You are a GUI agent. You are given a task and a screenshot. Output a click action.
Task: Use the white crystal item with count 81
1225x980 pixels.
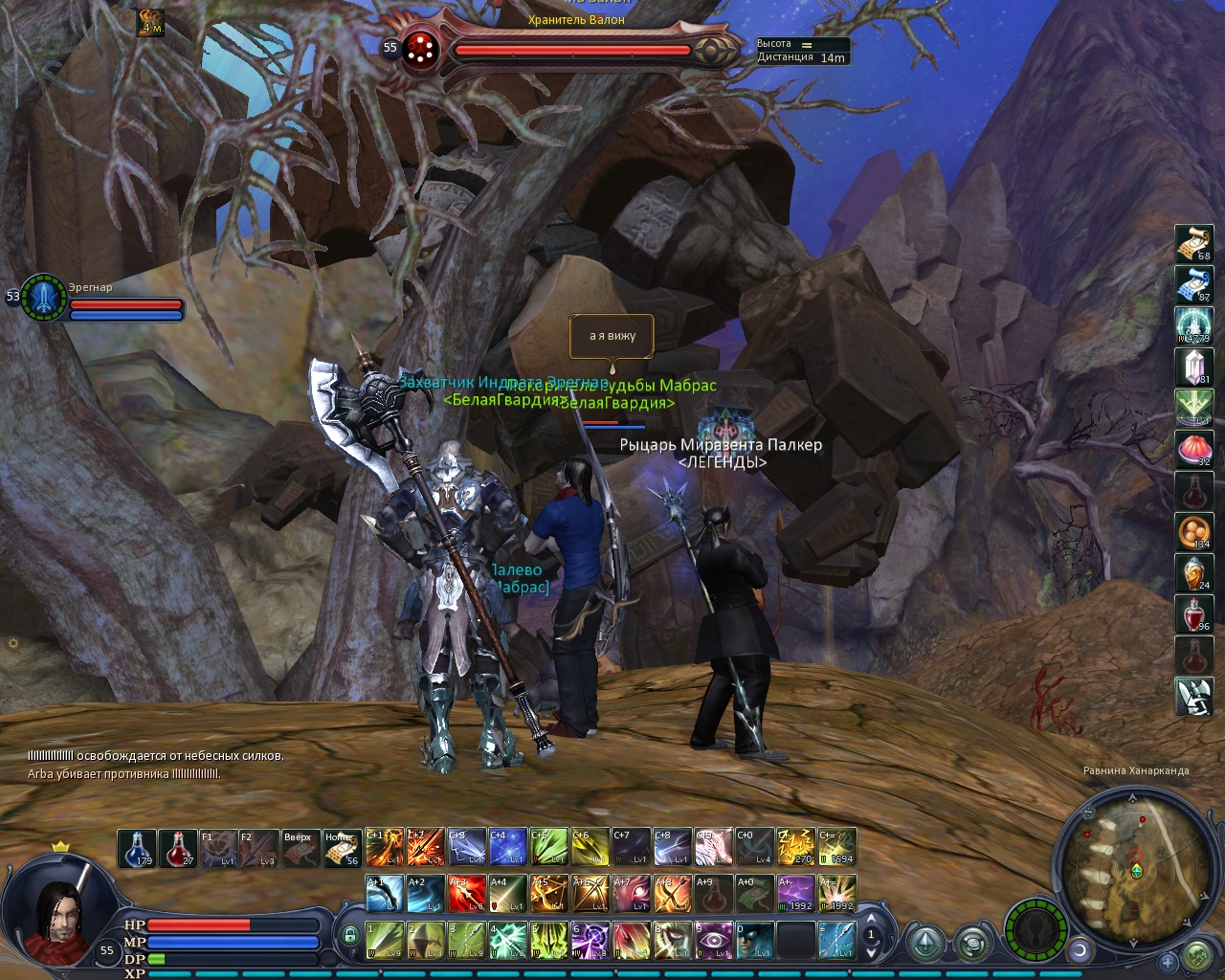click(1193, 367)
